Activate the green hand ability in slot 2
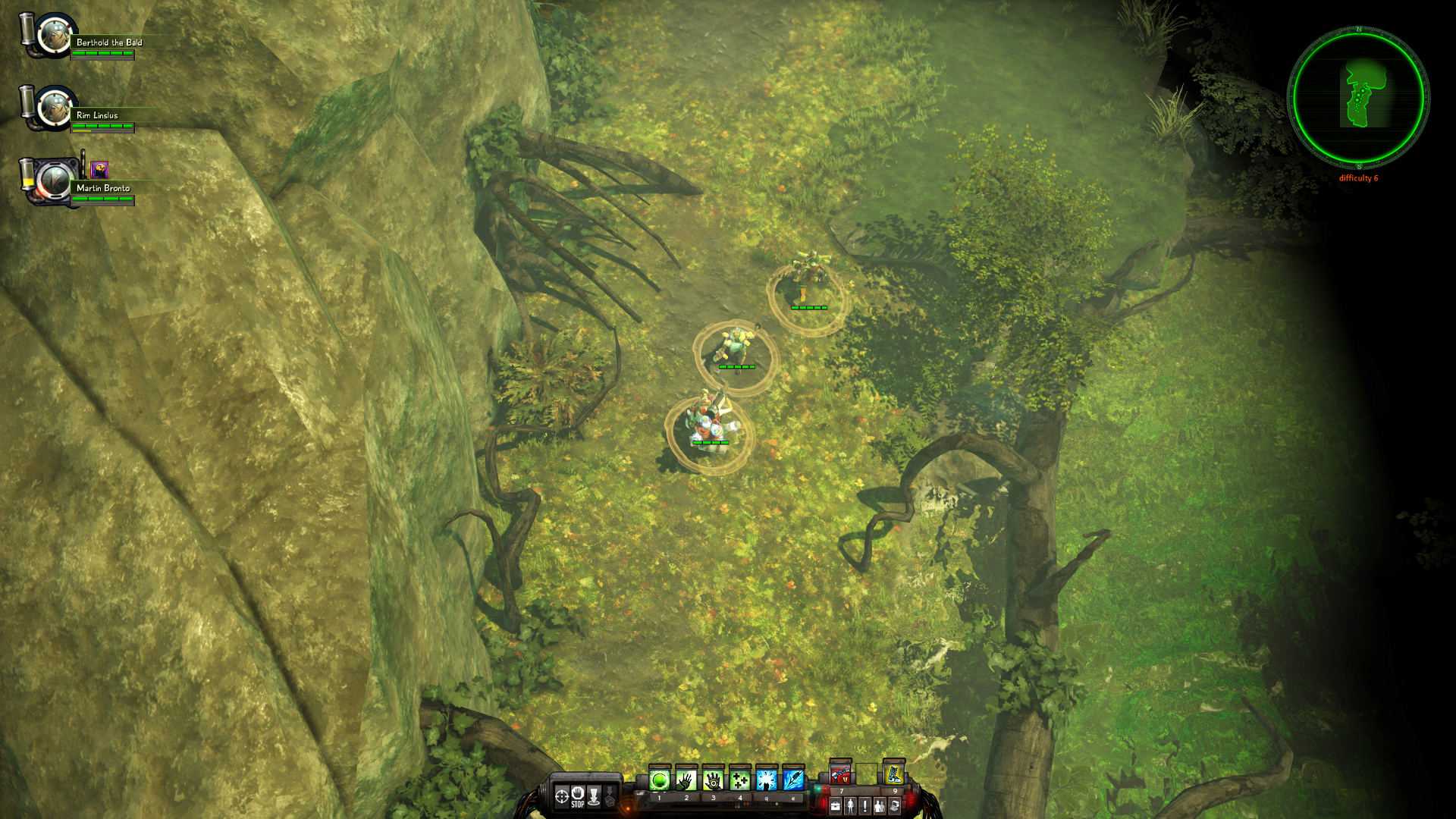Viewport: 1456px width, 819px height. 686,779
